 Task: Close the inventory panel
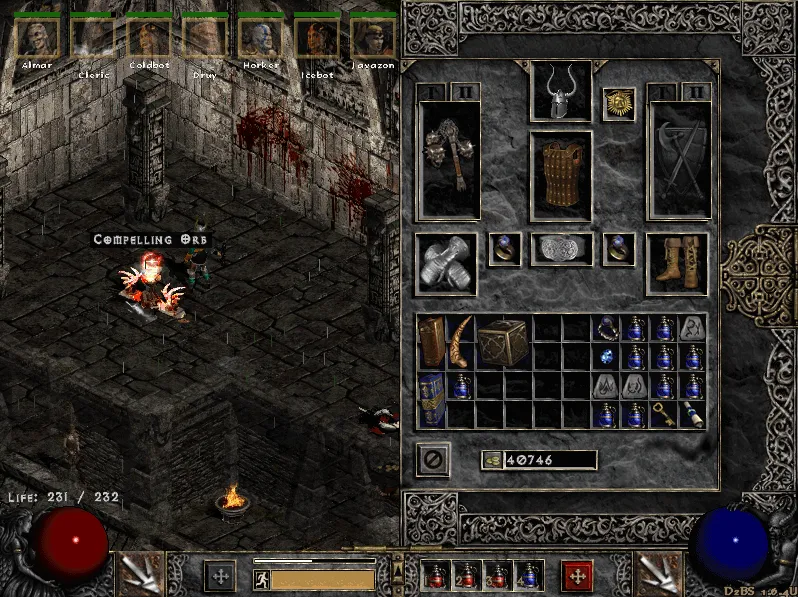click(x=433, y=460)
